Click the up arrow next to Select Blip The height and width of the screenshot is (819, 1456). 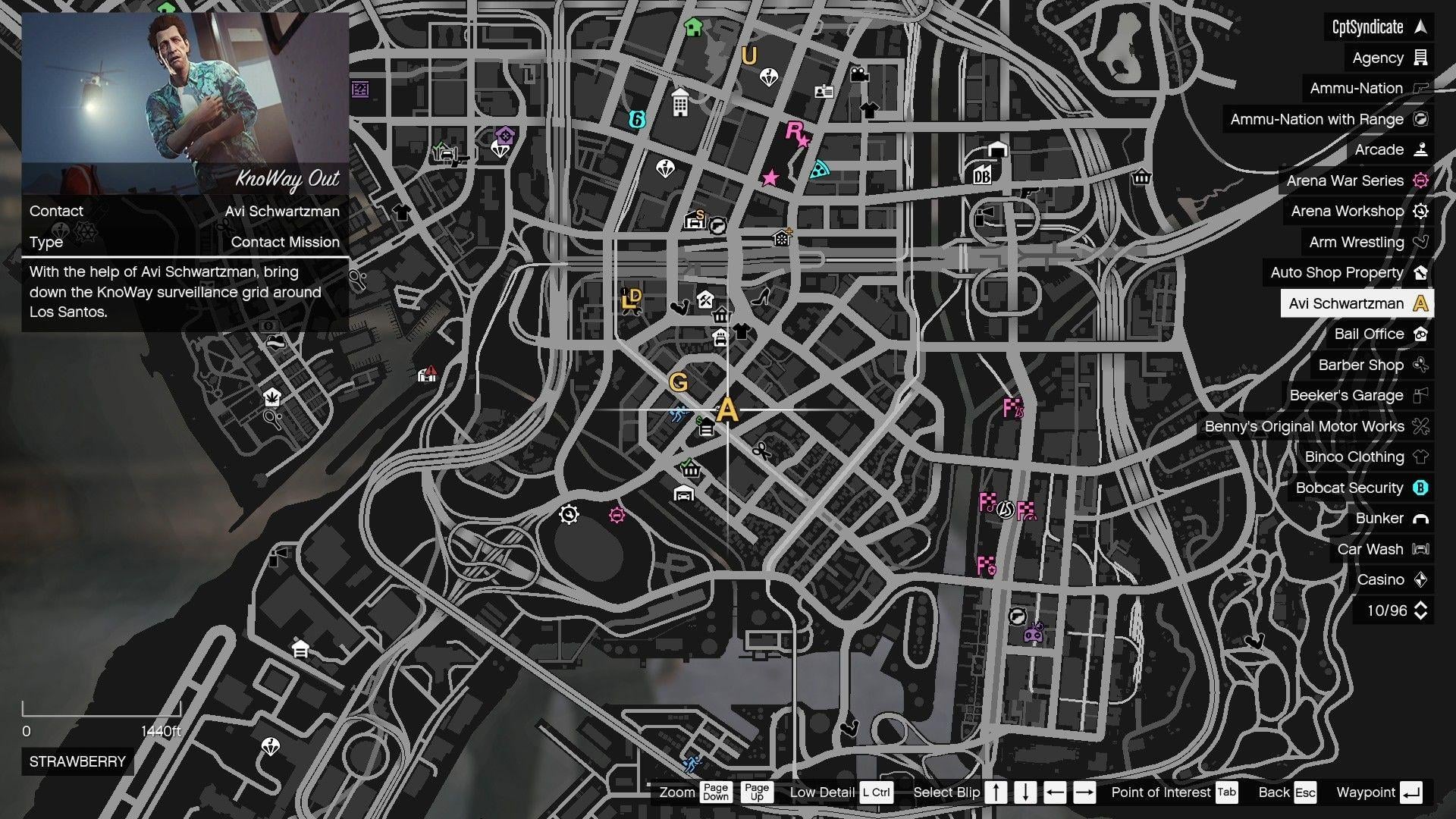(x=996, y=792)
